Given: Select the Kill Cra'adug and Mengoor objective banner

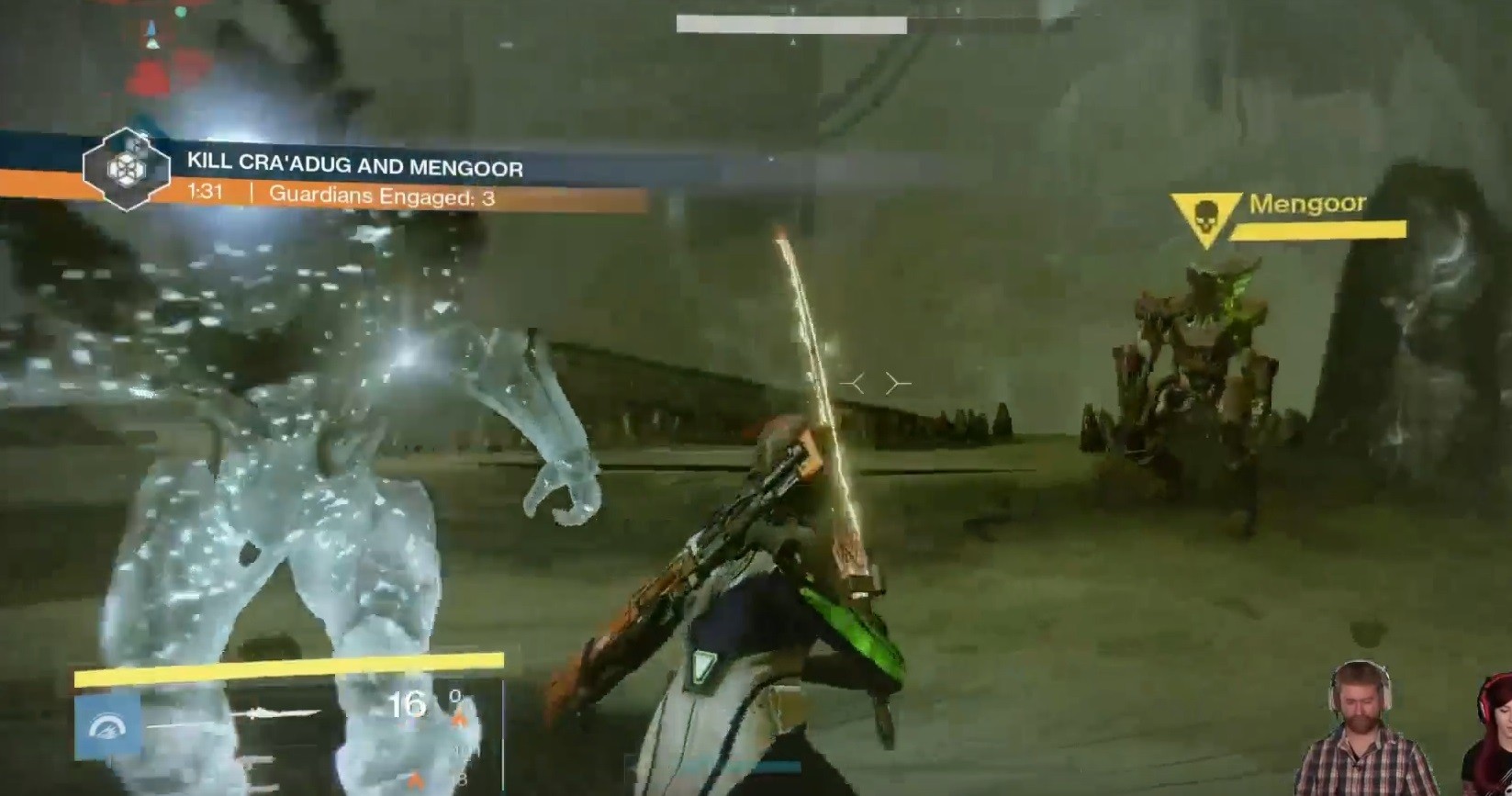Looking at the screenshot, I should pos(354,165).
